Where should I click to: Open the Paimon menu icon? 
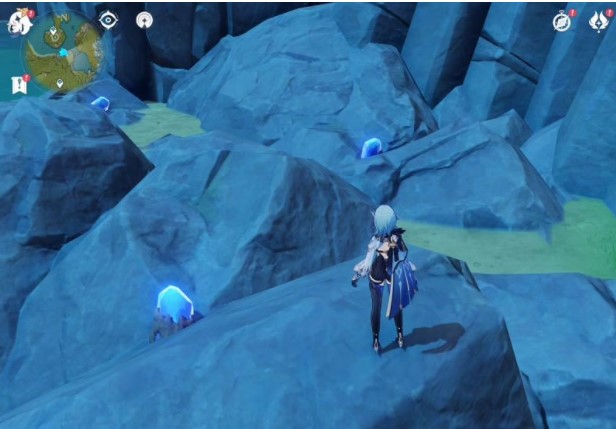19,23
